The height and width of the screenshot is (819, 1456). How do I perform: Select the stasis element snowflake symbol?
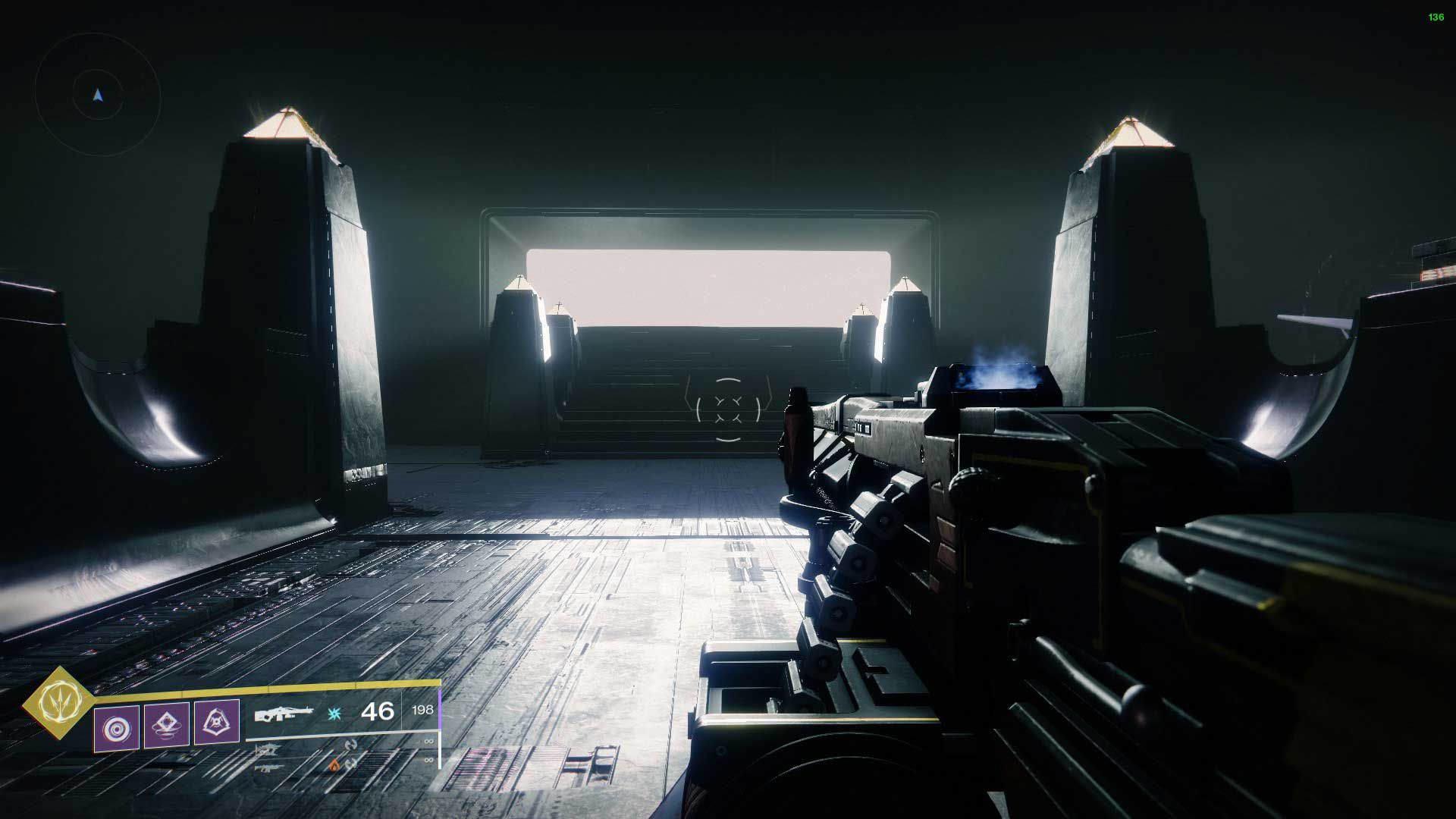[334, 714]
